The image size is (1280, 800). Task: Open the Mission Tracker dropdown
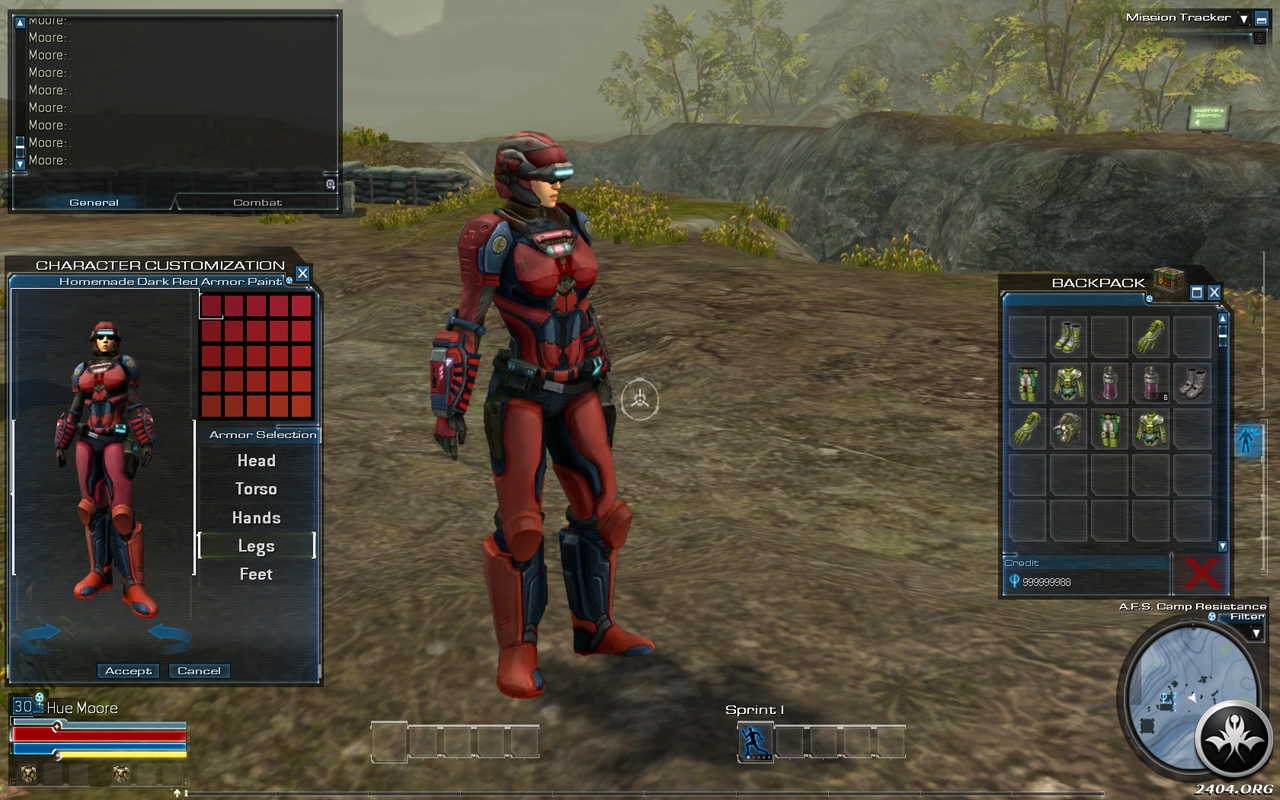point(1244,18)
